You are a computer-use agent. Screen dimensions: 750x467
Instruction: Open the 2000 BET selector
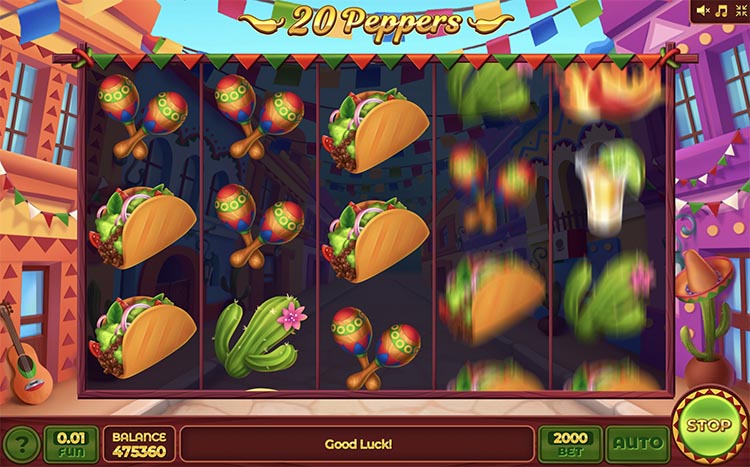click(x=570, y=443)
